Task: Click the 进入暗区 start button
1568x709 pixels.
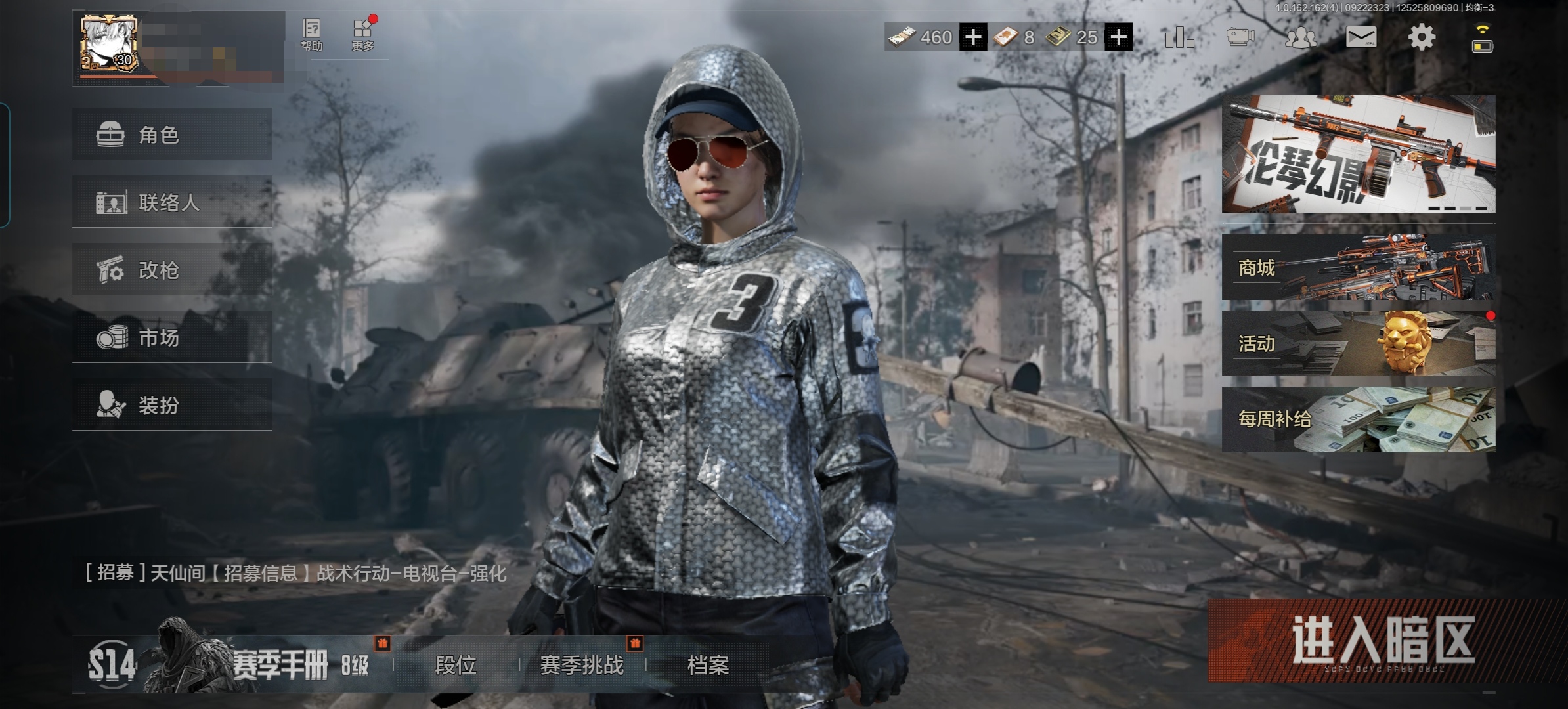Action: (1383, 641)
